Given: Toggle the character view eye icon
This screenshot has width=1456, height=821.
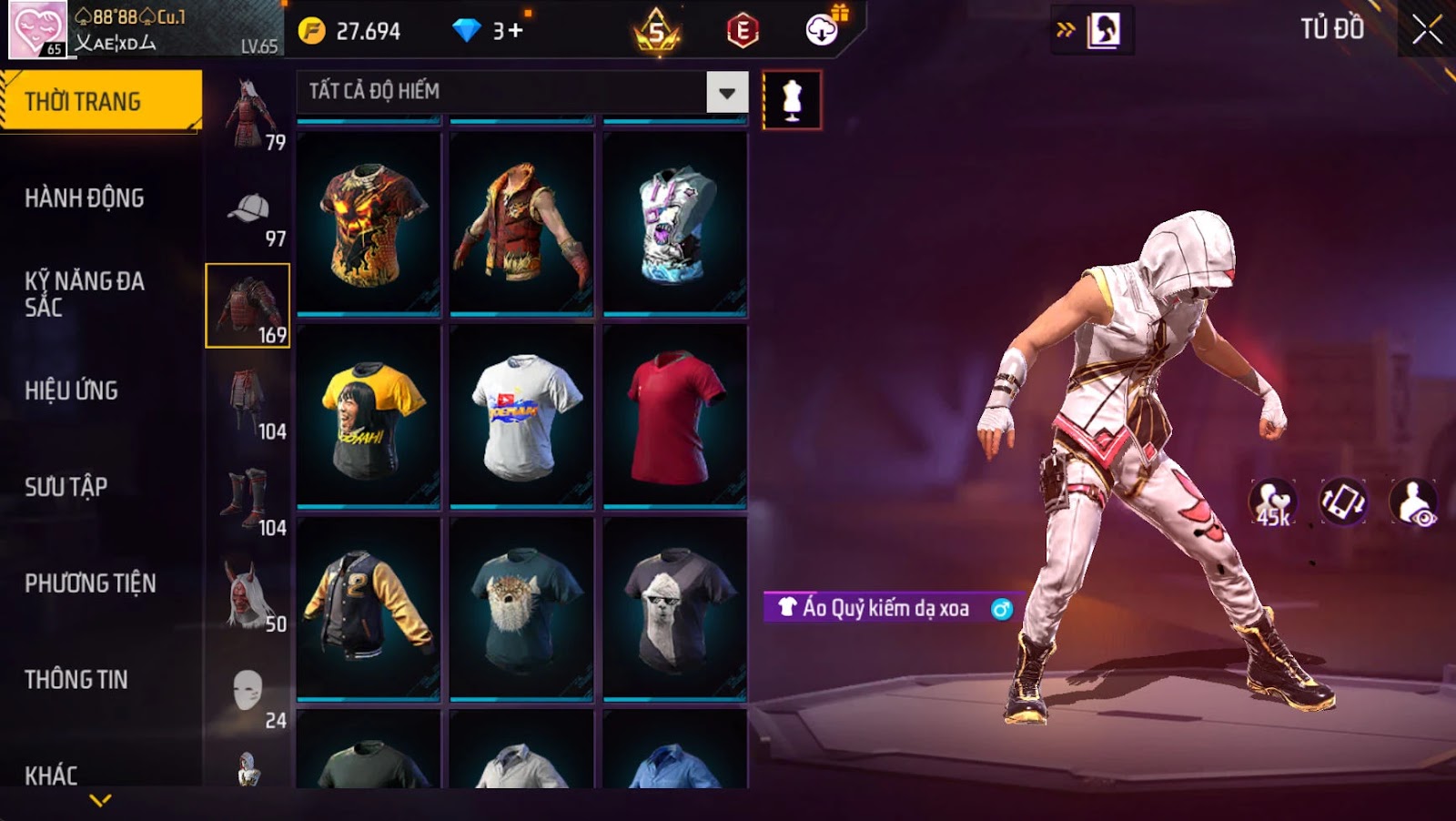Looking at the screenshot, I should pos(1413,503).
